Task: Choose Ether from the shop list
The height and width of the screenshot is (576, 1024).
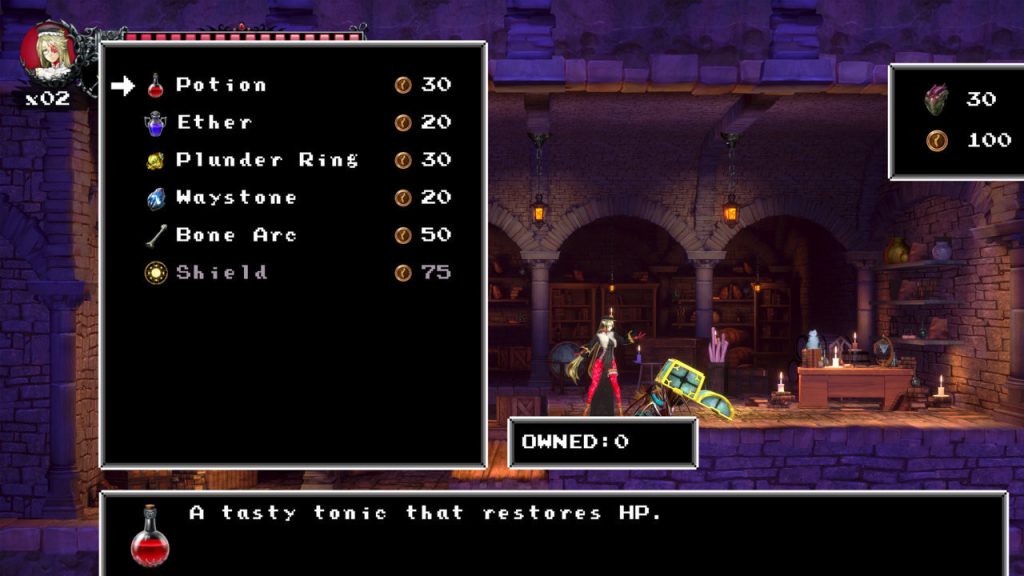Action: pos(214,123)
